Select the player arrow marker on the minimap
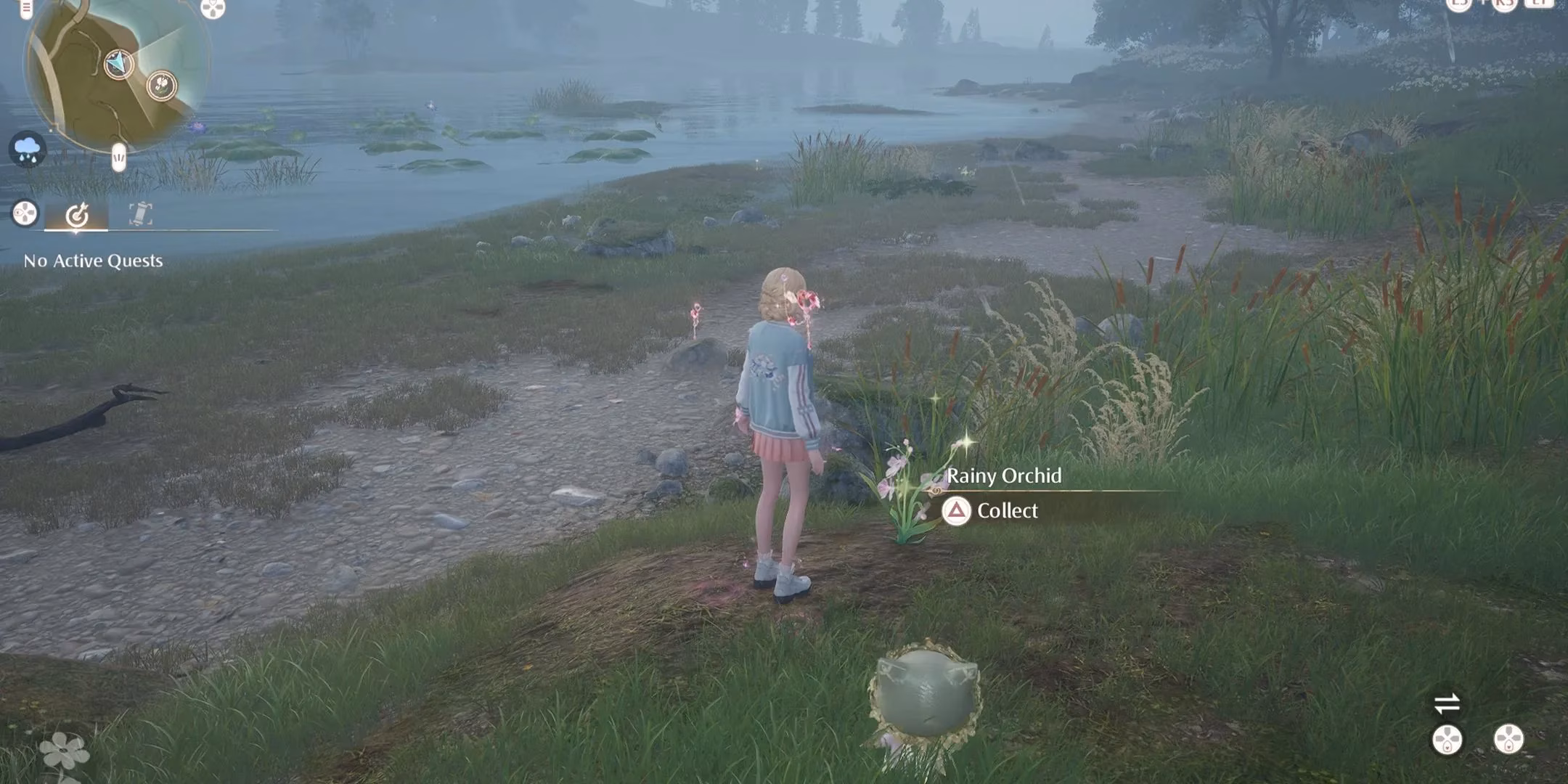Image resolution: width=1568 pixels, height=784 pixels. (x=120, y=64)
